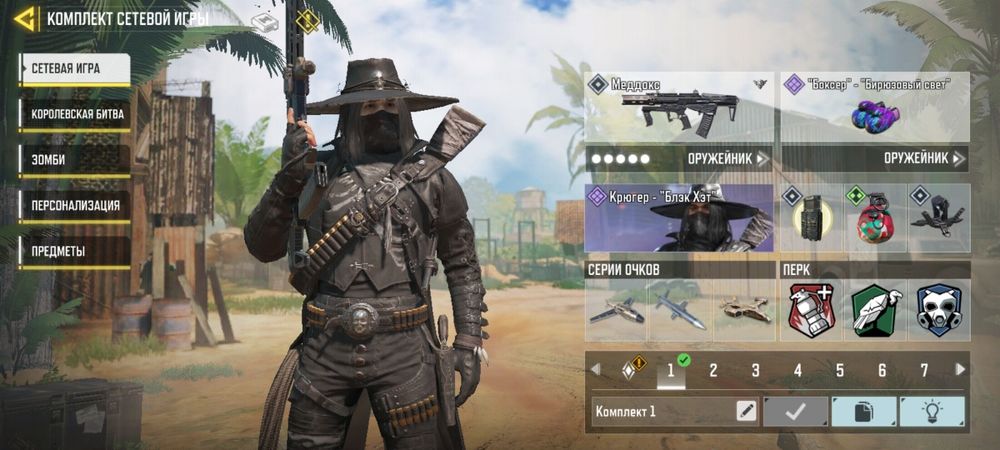1000x450 pixels.
Task: Switch to loadout number 7
Action: (924, 371)
